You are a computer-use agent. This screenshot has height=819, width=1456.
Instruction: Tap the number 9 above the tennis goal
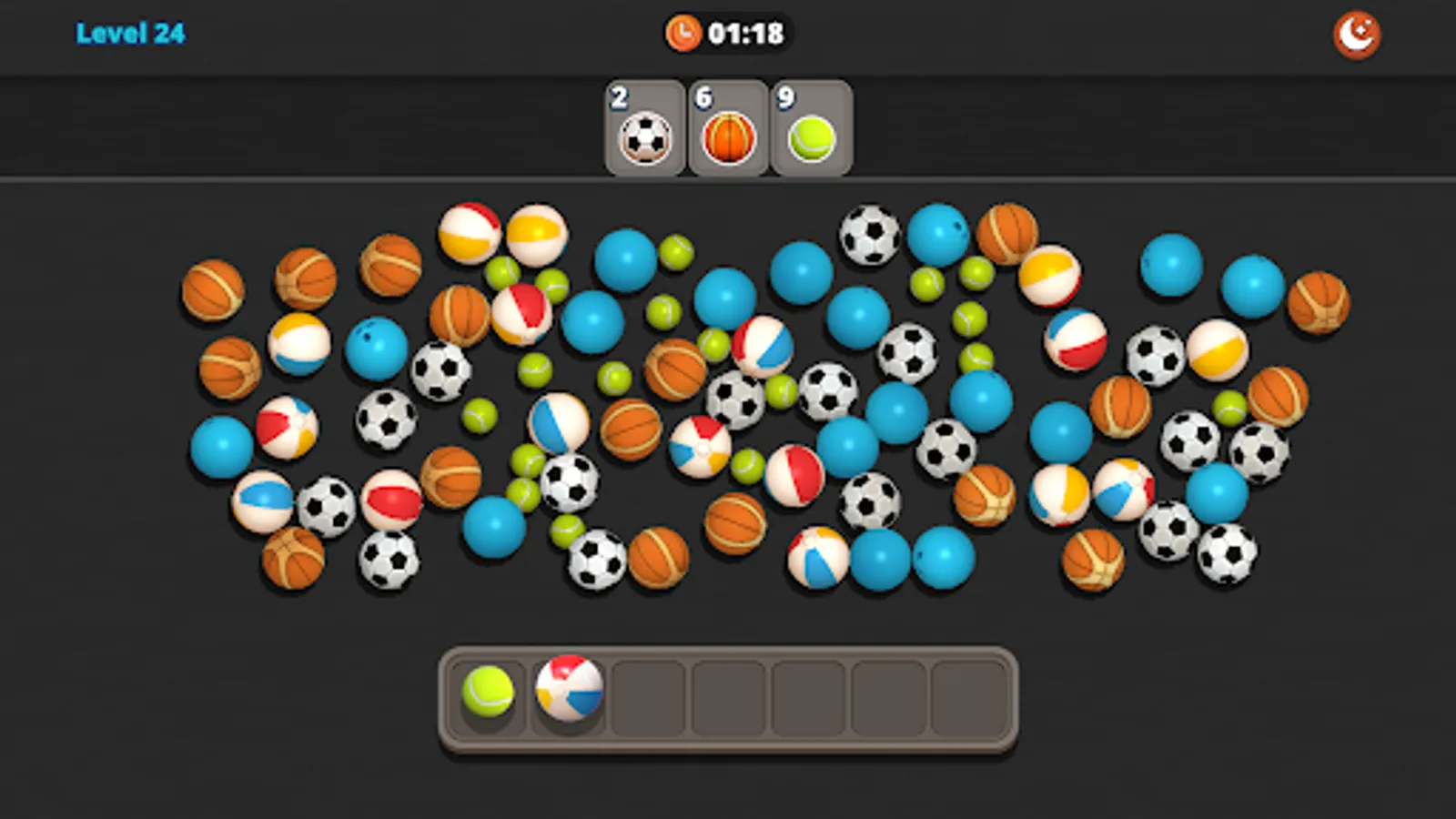pyautogui.click(x=783, y=94)
